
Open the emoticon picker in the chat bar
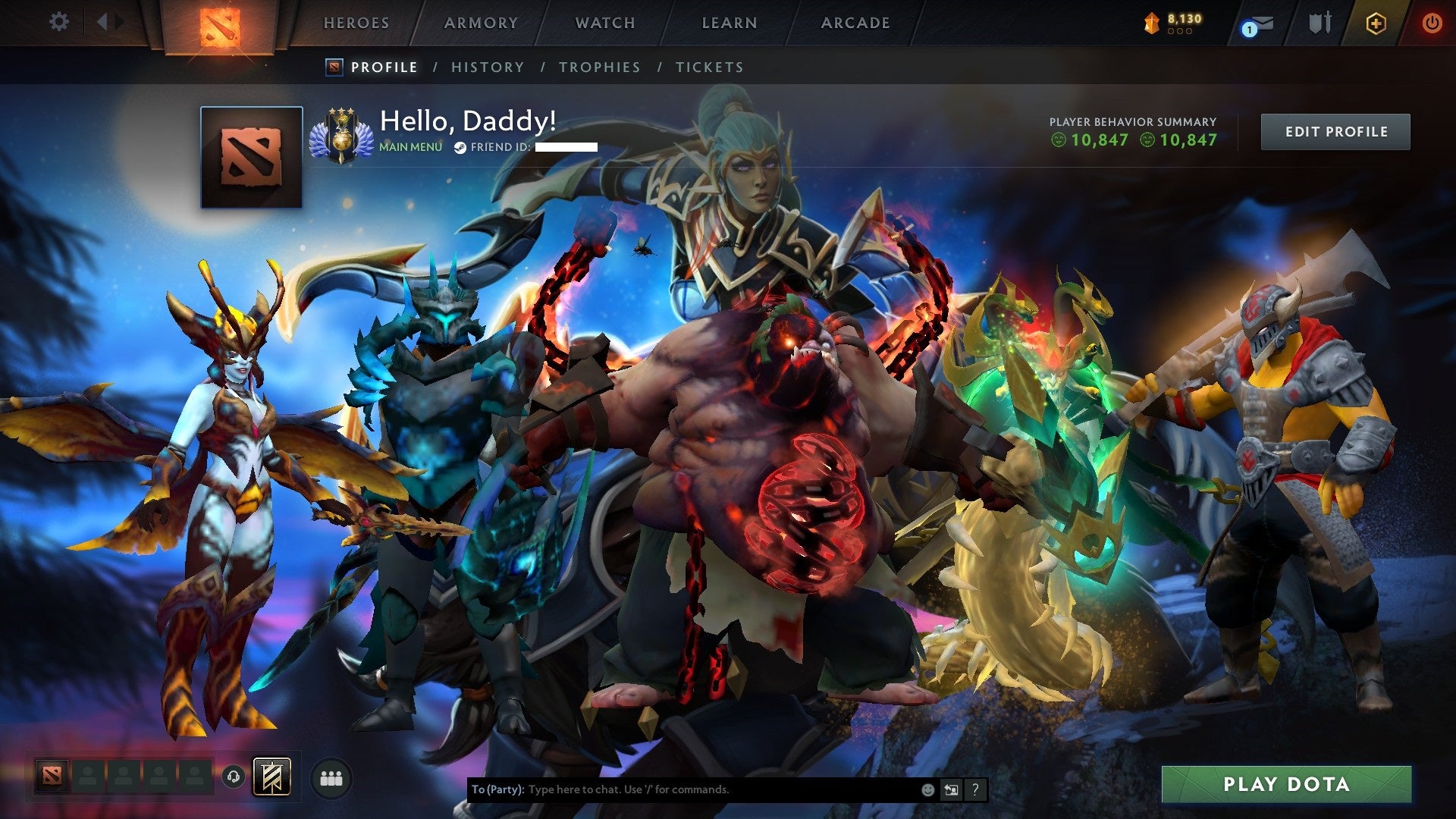click(x=927, y=789)
